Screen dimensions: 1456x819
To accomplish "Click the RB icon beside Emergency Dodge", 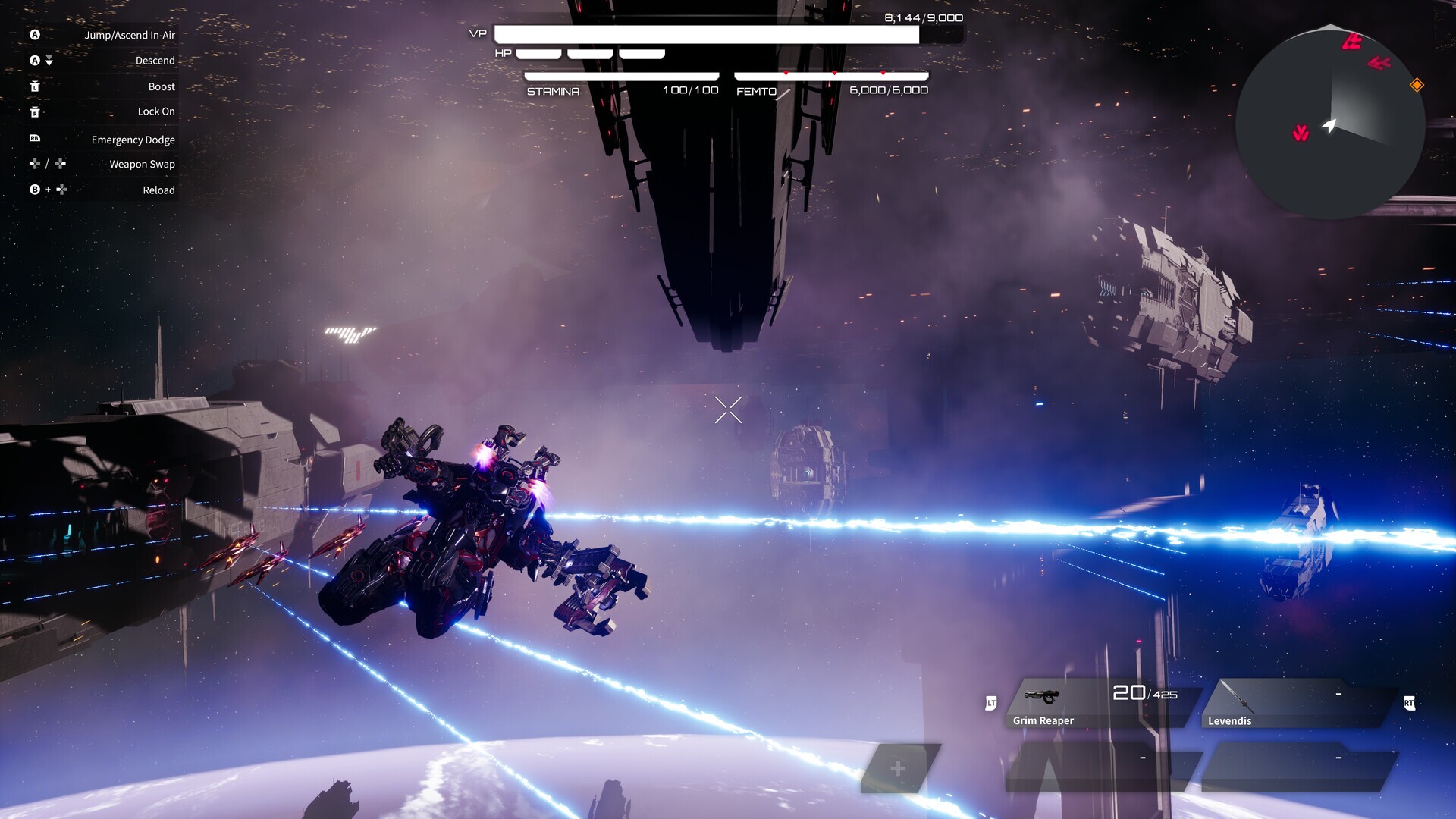I will pos(34,139).
